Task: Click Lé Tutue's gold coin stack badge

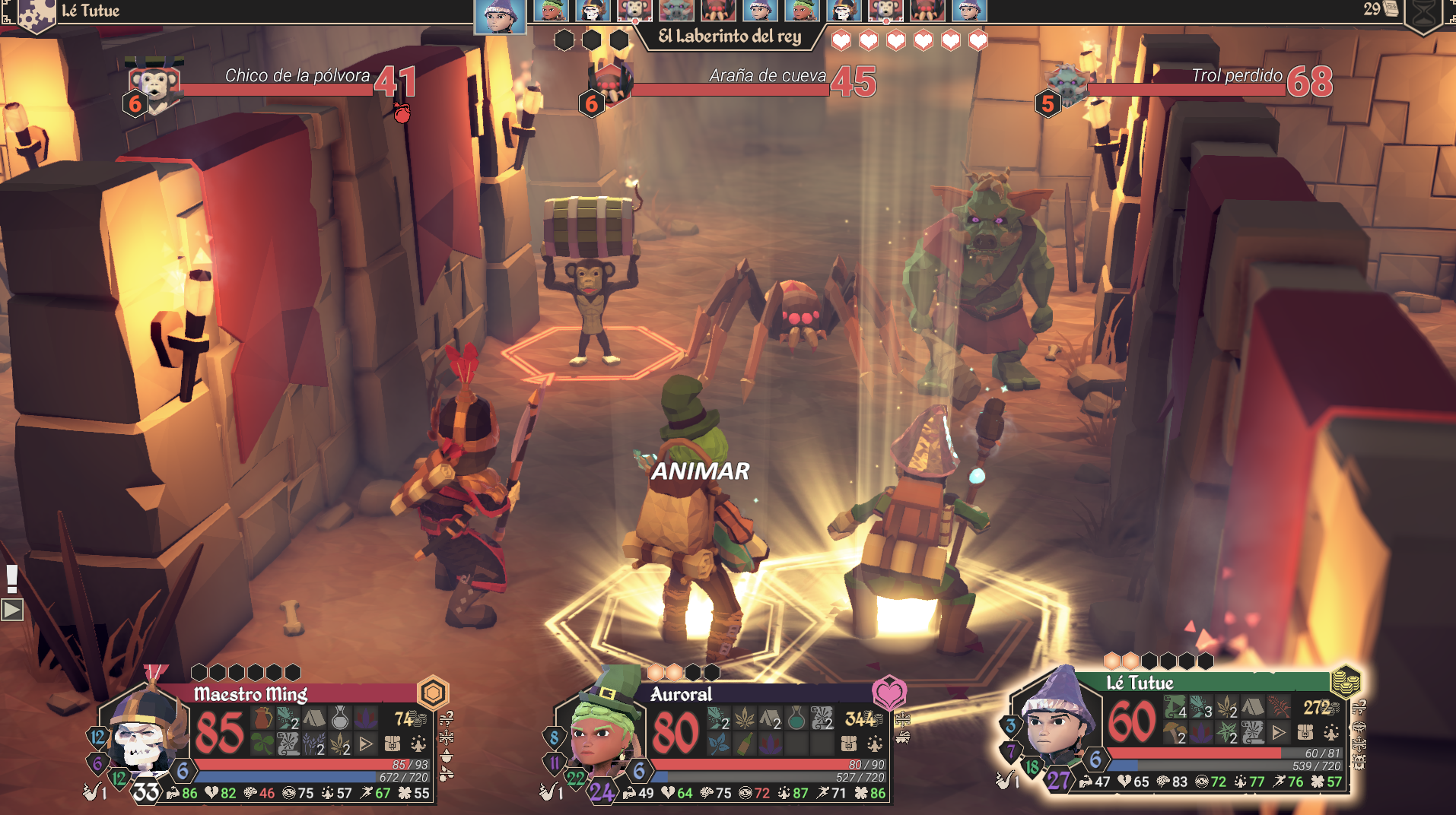Action: (x=1345, y=680)
